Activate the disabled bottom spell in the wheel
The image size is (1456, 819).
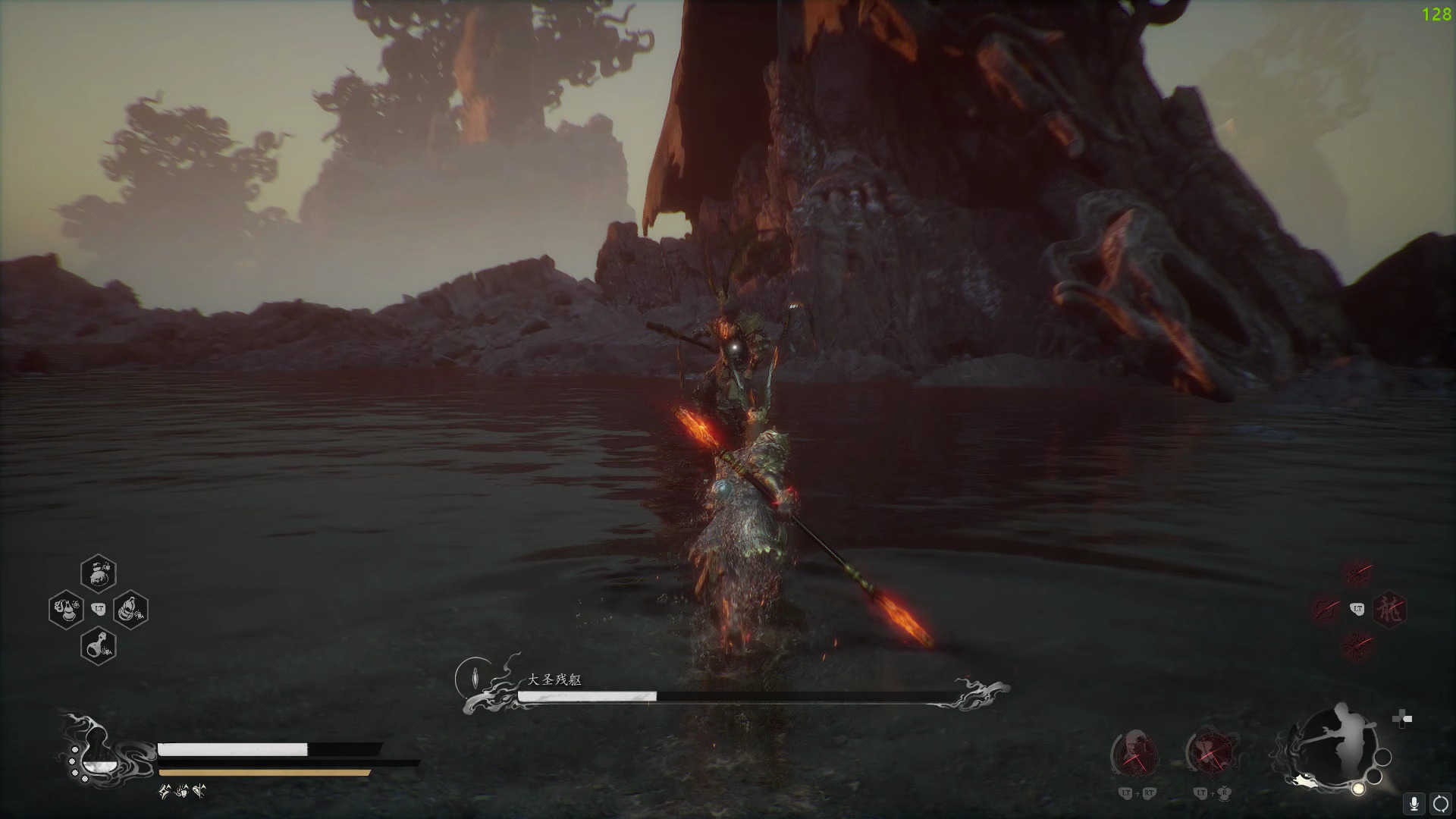[x=1357, y=645]
